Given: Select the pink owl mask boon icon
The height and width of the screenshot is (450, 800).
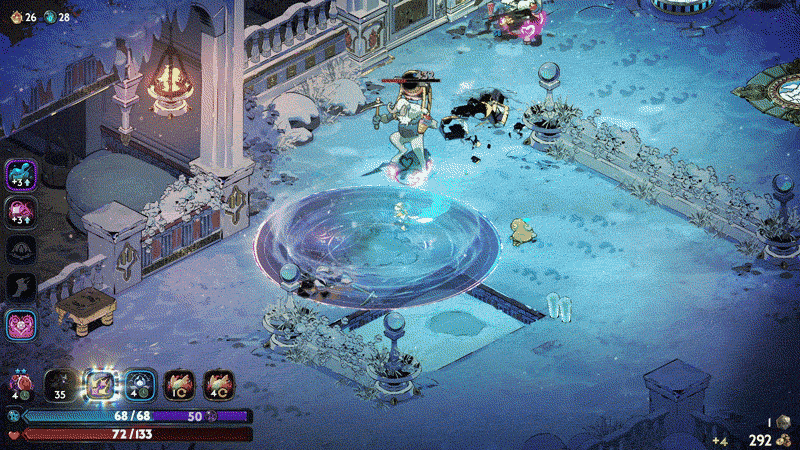Looking at the screenshot, I should [x=22, y=326].
